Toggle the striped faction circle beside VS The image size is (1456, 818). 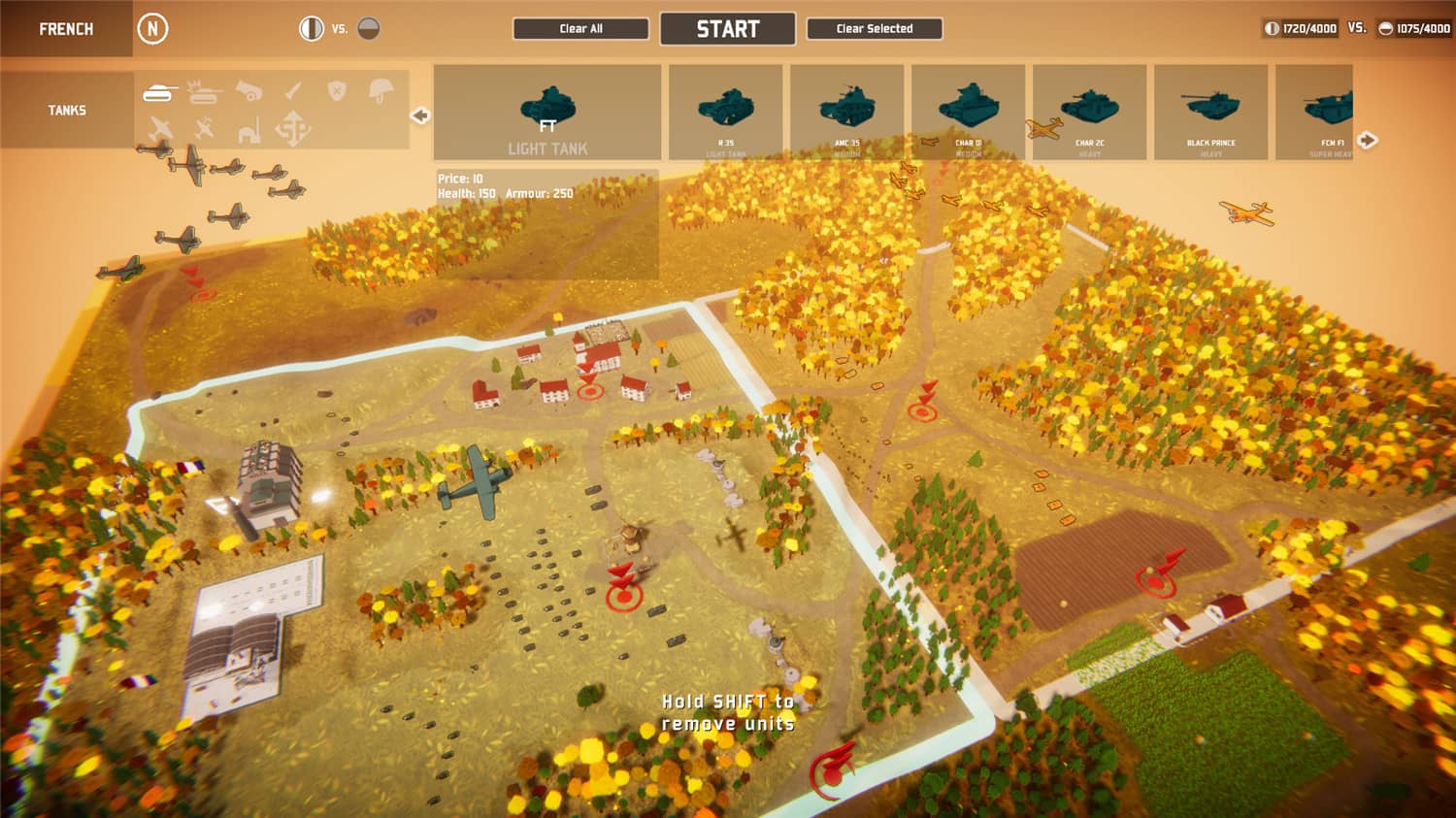coord(312,28)
